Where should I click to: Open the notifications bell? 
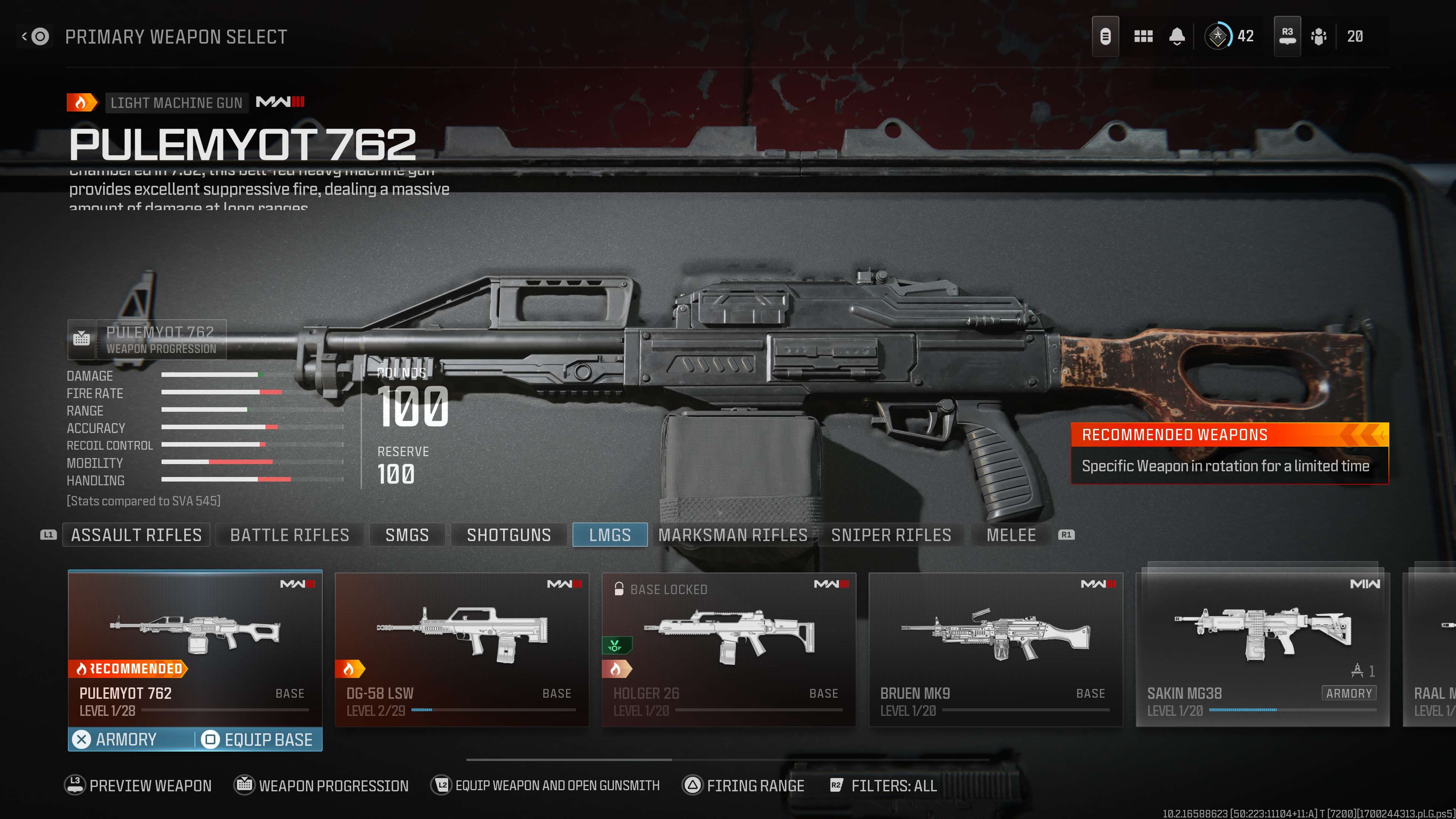(1177, 37)
